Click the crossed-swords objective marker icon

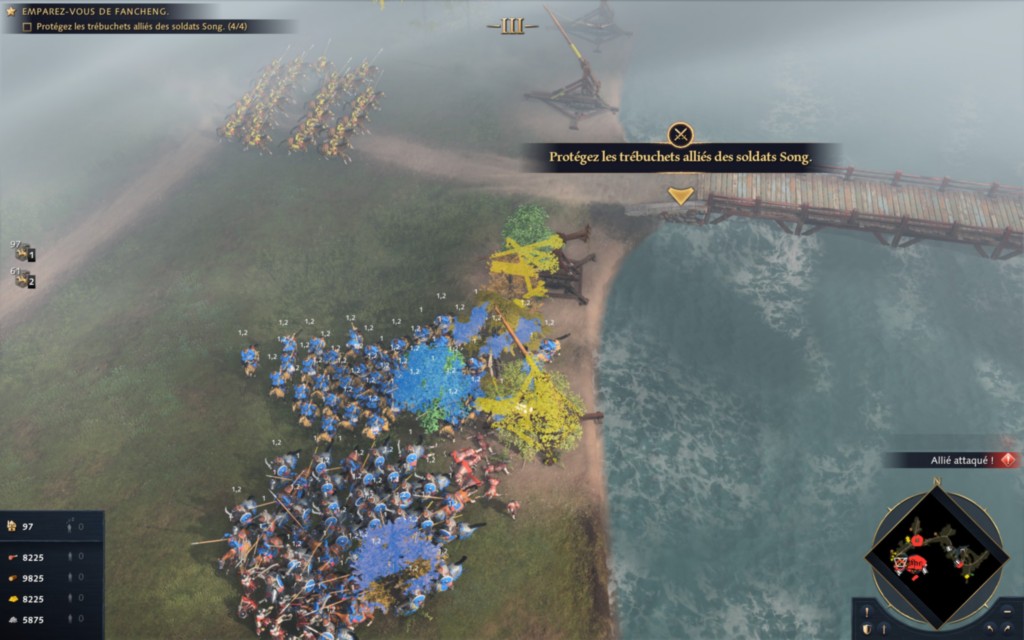(x=680, y=135)
